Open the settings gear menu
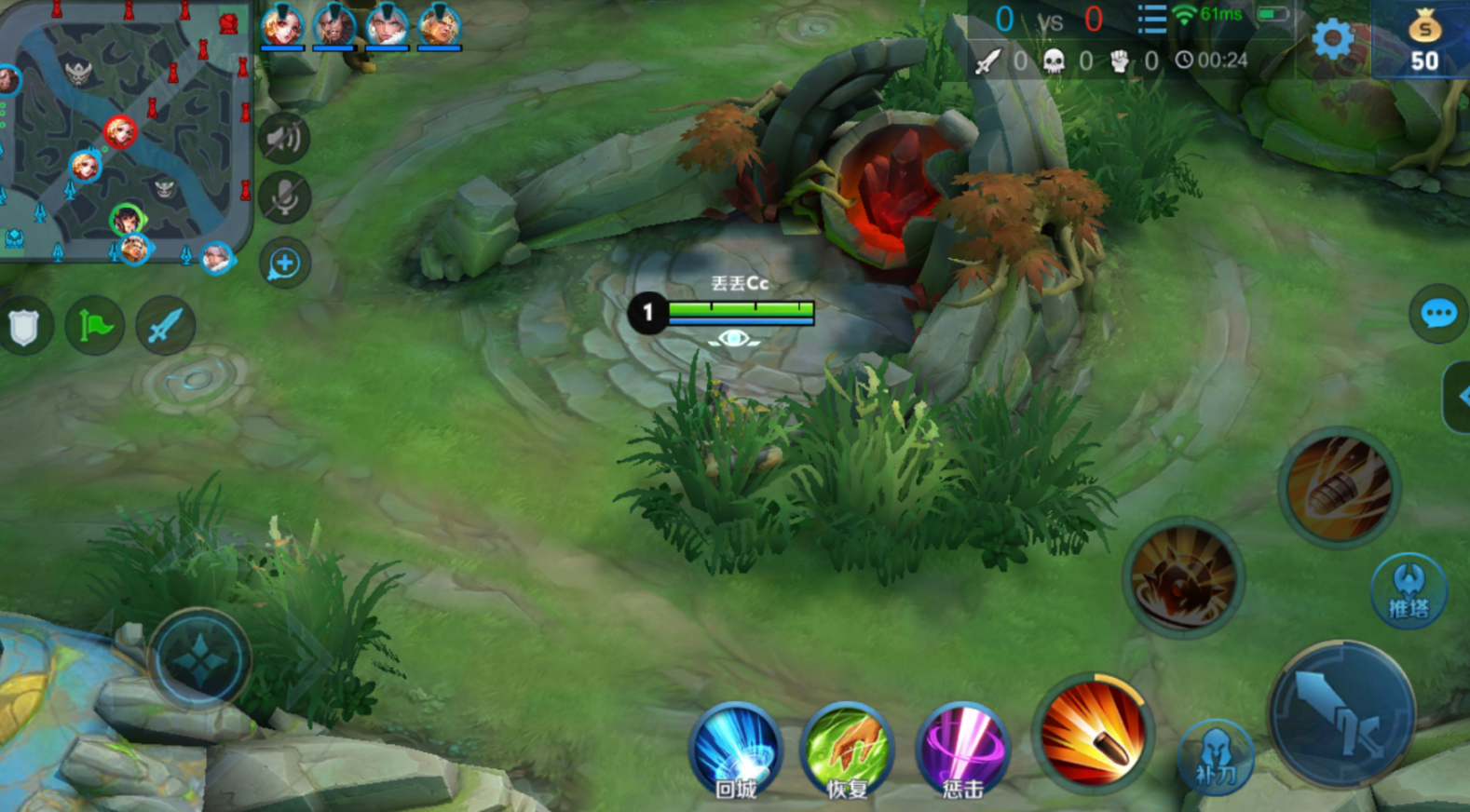The width and height of the screenshot is (1470, 812). 1333,39
